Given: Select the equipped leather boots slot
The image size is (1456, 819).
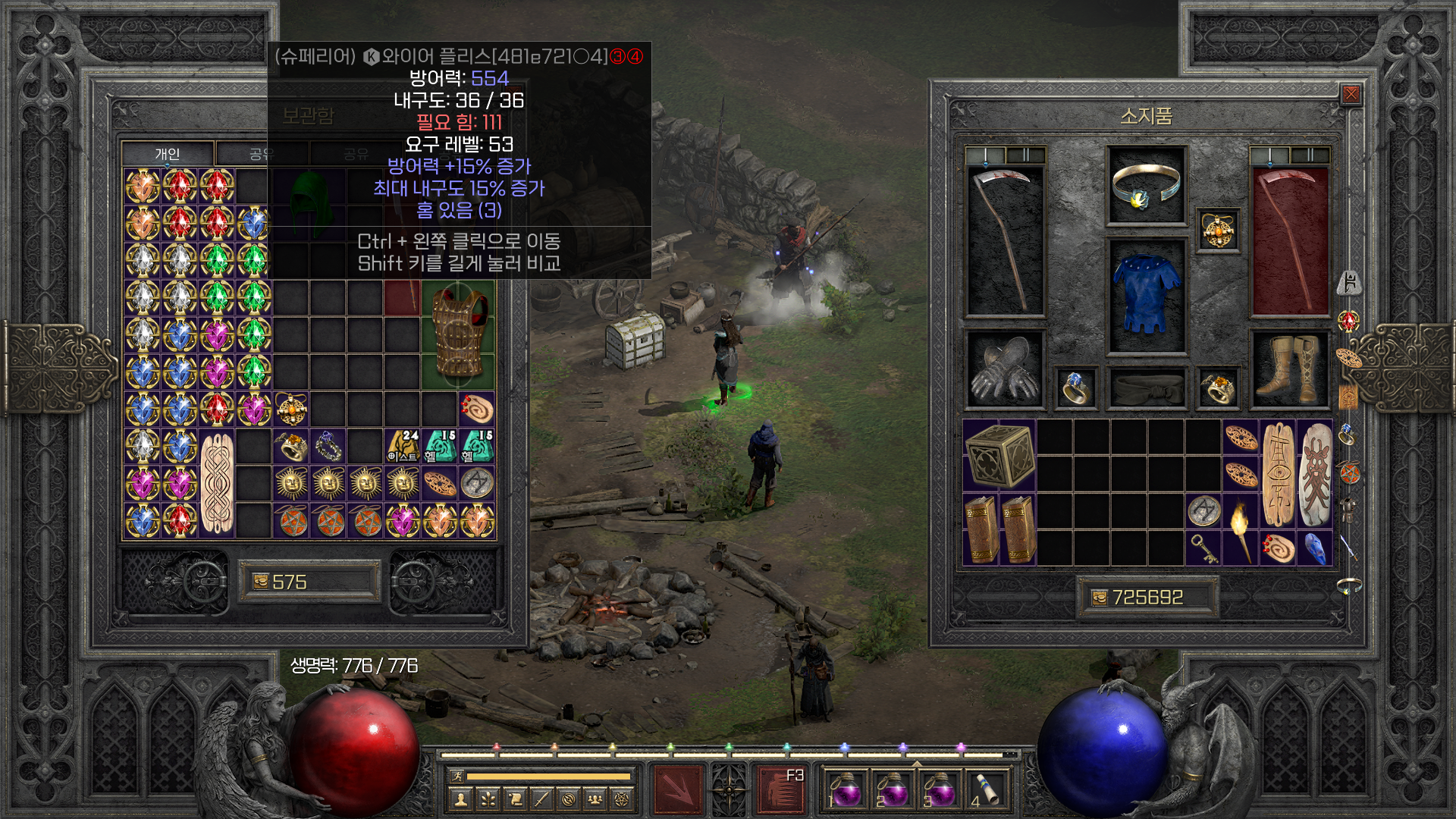Looking at the screenshot, I should 1288,369.
